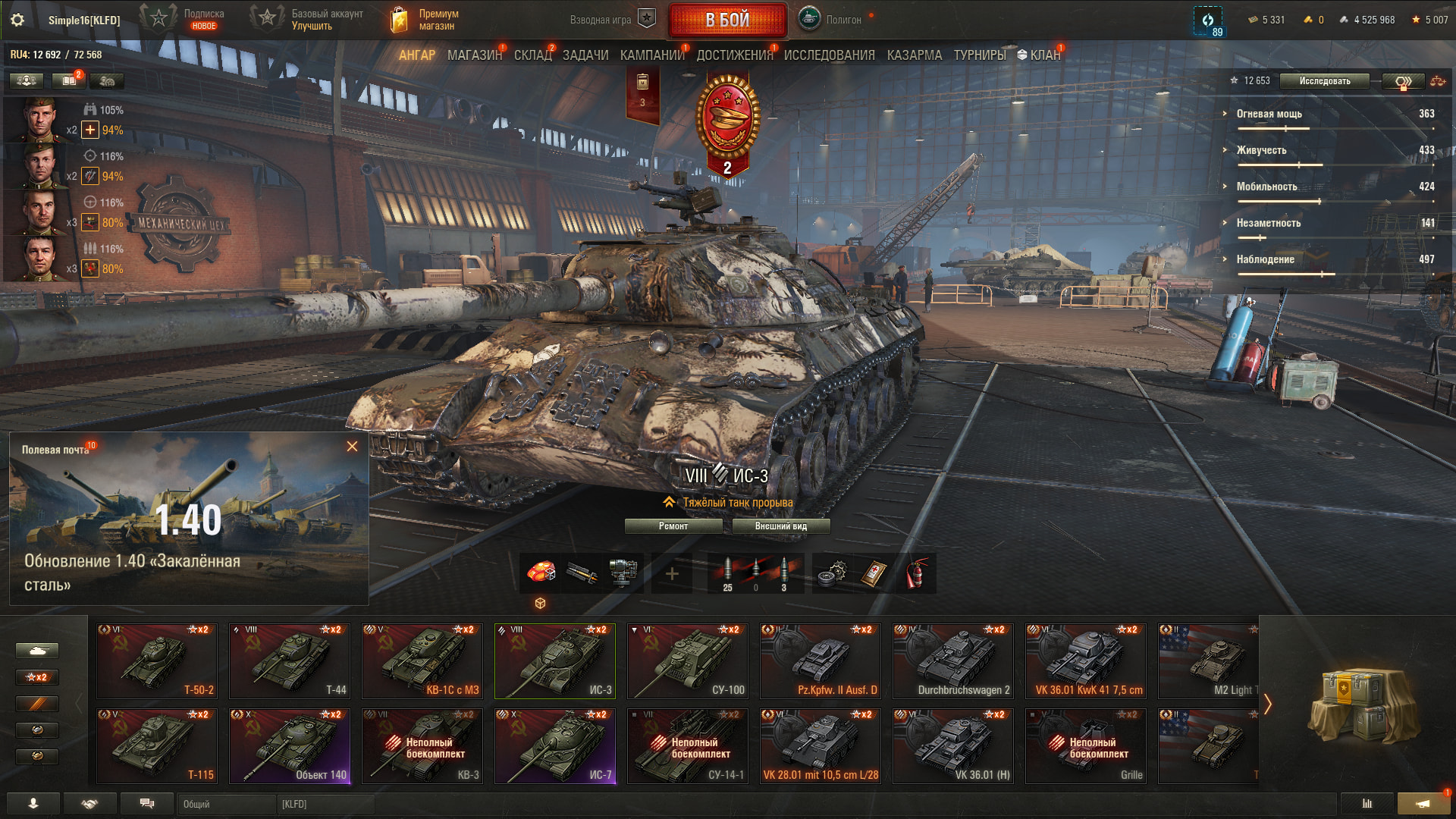This screenshot has width=1456, height=819.
Task: Click the Ремонт repair button
Action: coord(673,526)
